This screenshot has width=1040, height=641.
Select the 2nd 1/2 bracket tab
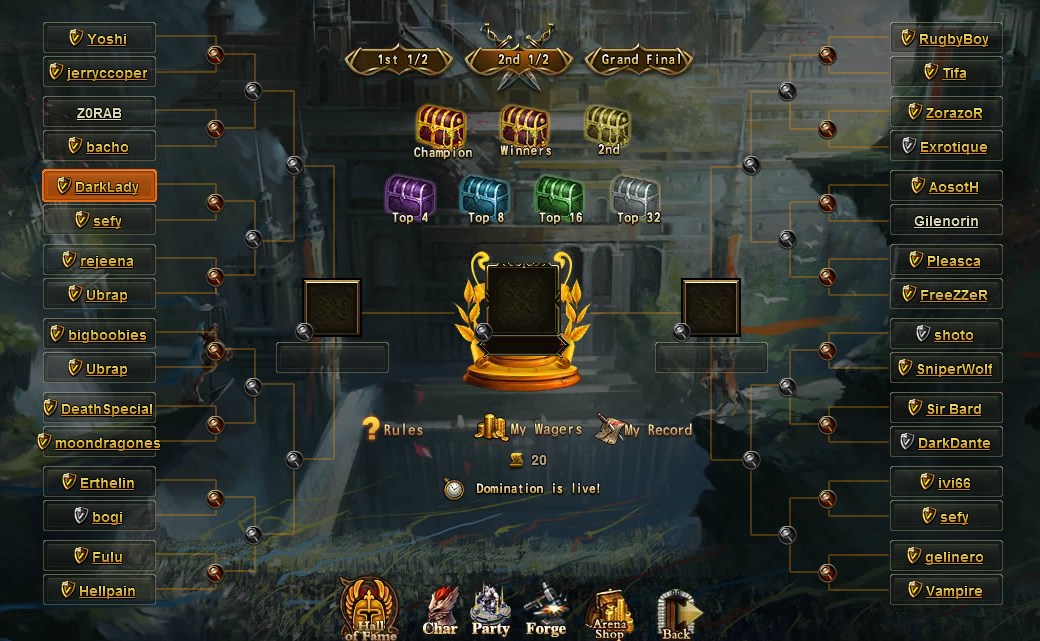(x=524, y=60)
